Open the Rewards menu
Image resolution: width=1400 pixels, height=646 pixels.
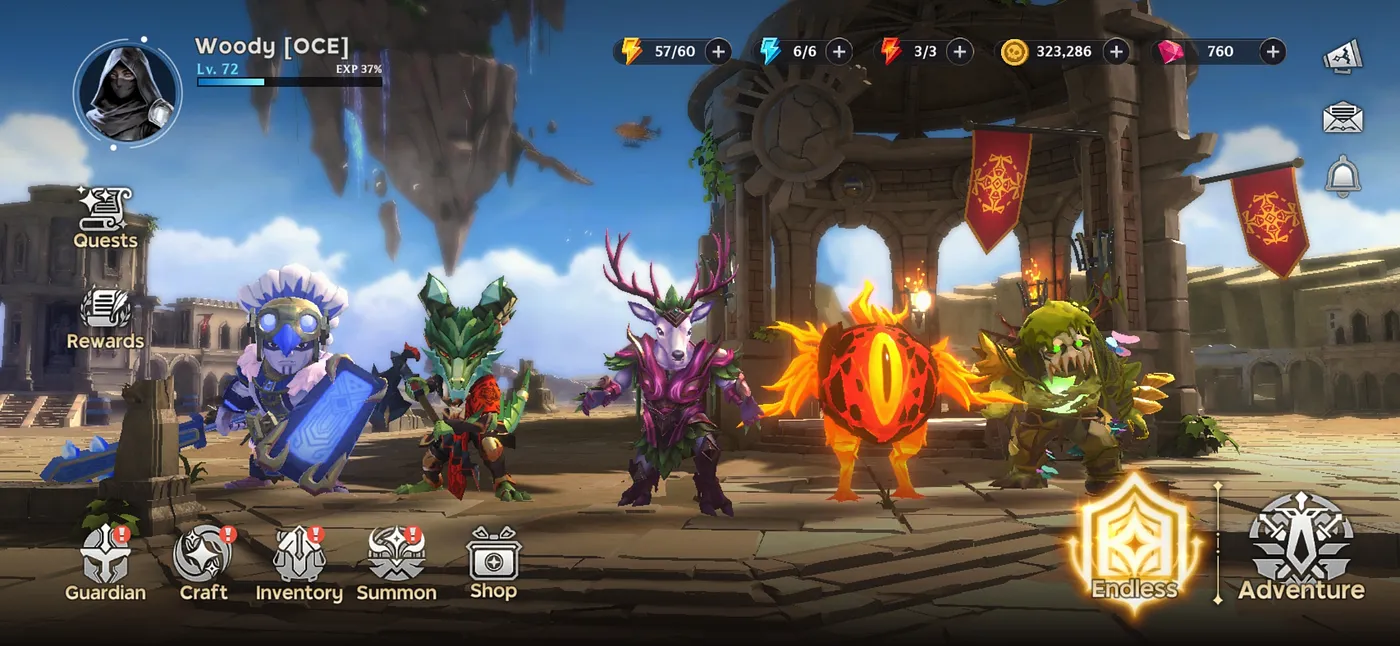pyautogui.click(x=105, y=319)
